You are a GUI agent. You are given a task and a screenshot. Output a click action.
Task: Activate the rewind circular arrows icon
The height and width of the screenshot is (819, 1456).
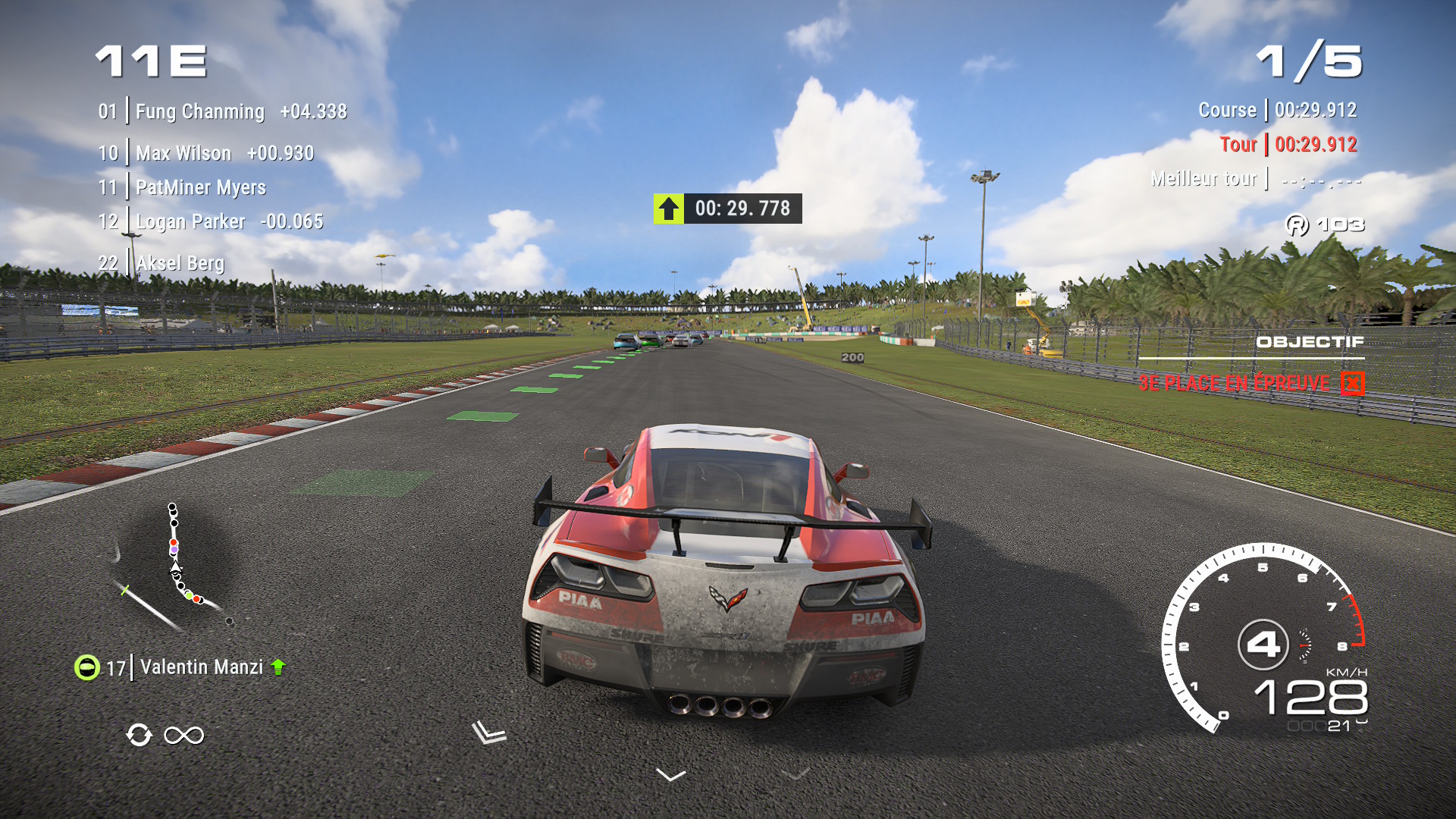140,735
